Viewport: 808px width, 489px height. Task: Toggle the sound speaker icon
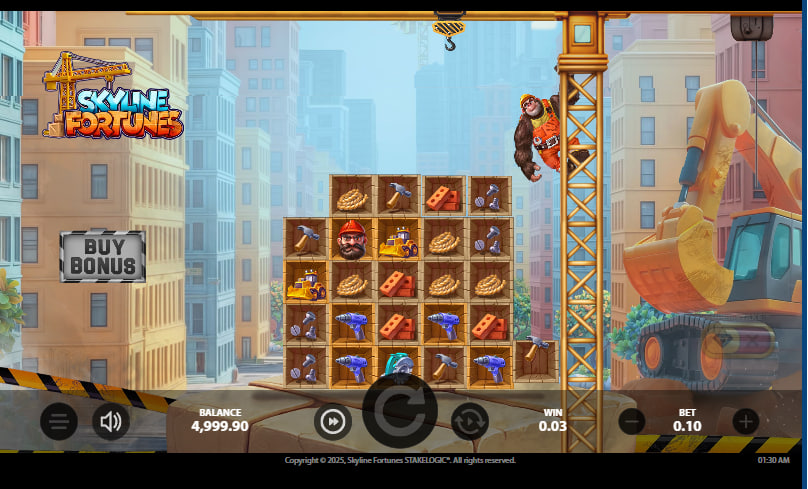click(111, 422)
